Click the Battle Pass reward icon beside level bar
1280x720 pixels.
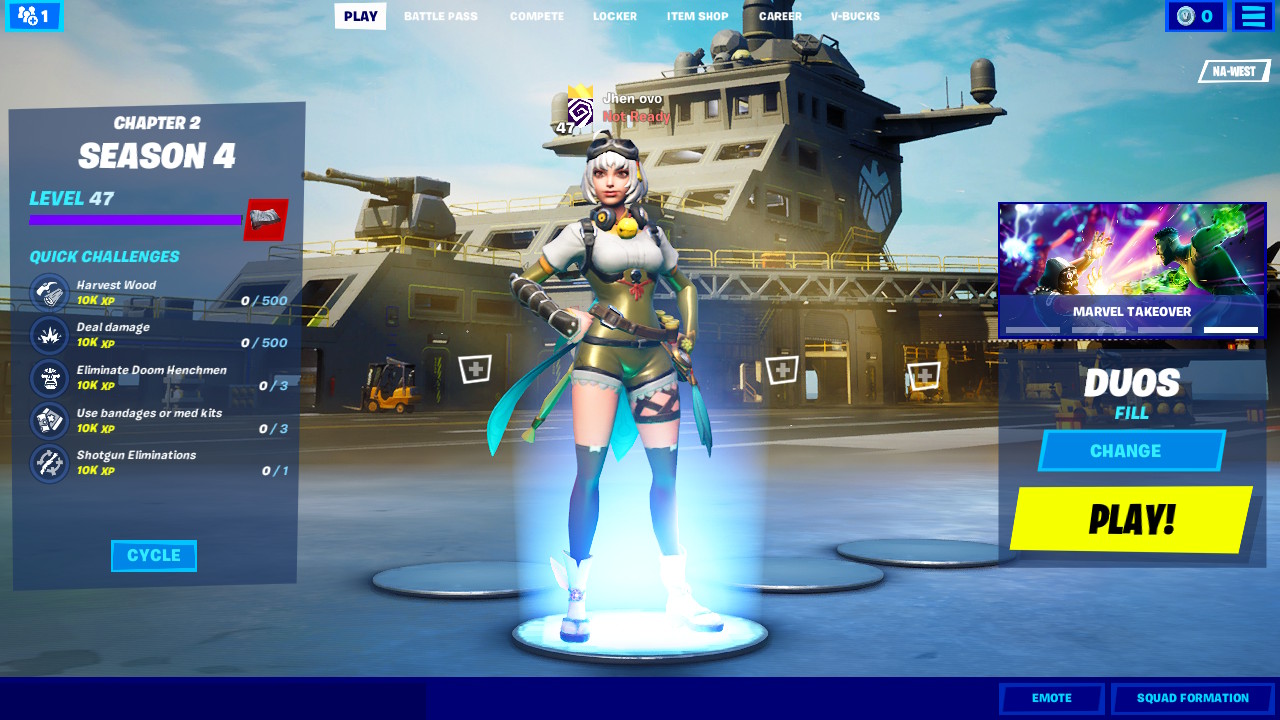pos(266,220)
